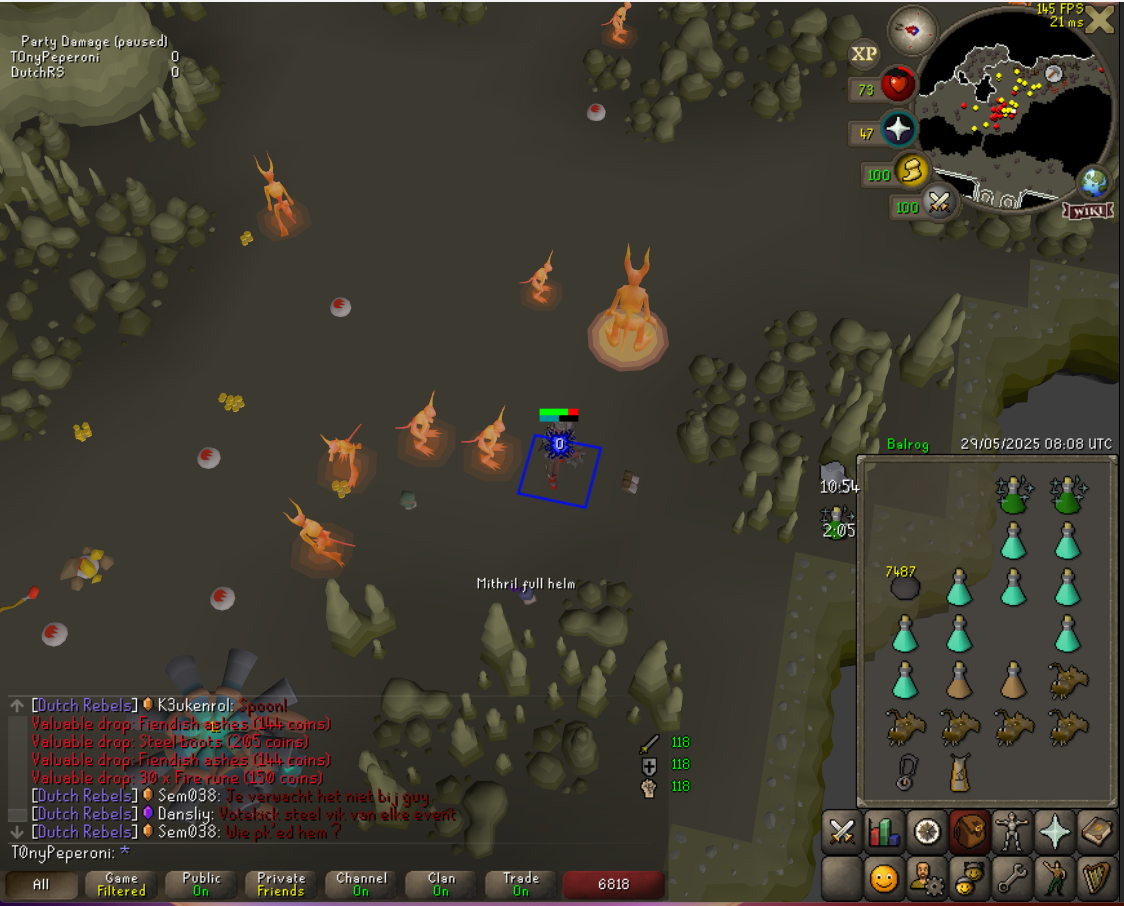This screenshot has height=906, width=1124.
Task: Switch to the Prayer tab
Action: (1055, 832)
